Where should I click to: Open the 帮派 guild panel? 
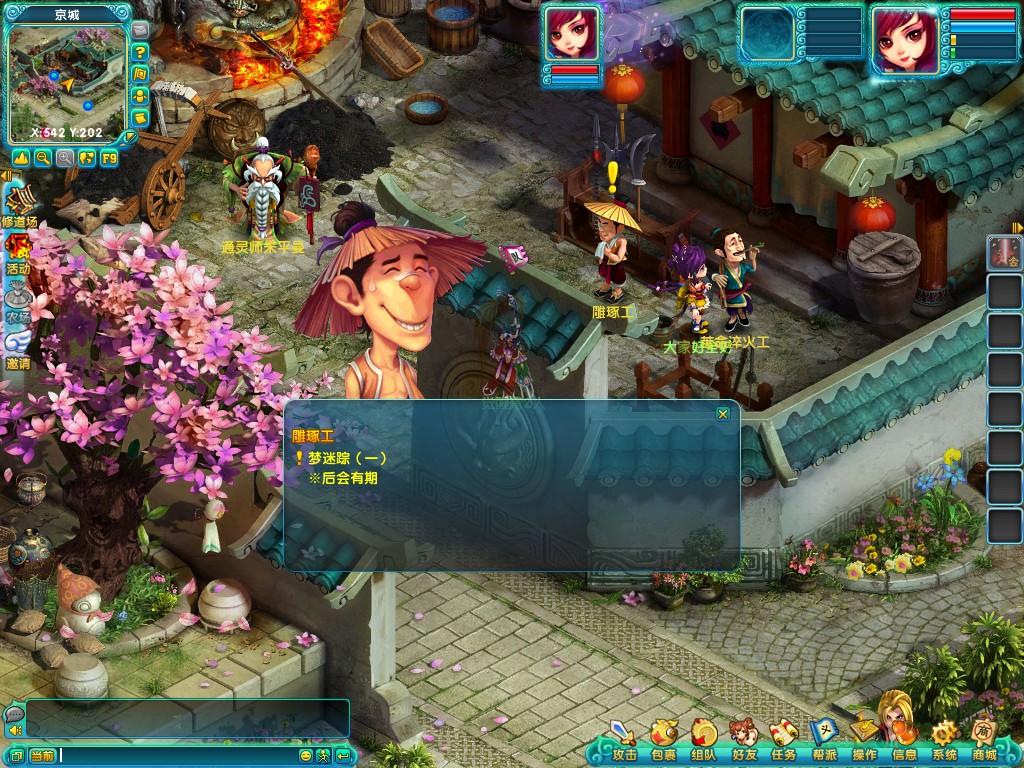coord(824,739)
